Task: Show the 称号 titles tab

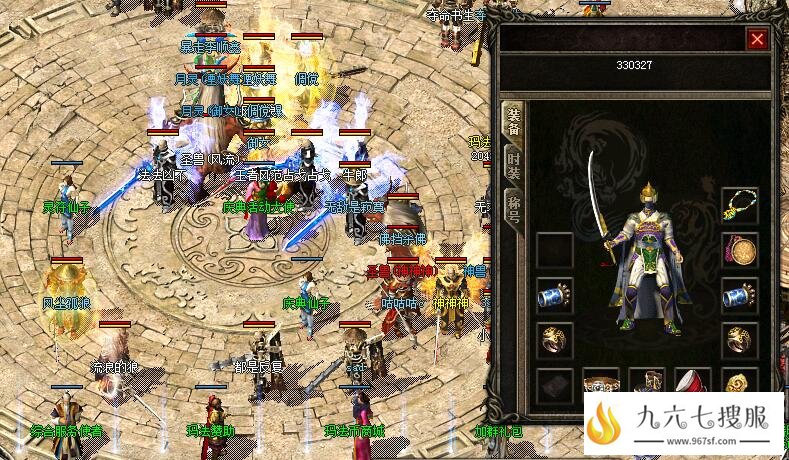Action: pyautogui.click(x=513, y=211)
